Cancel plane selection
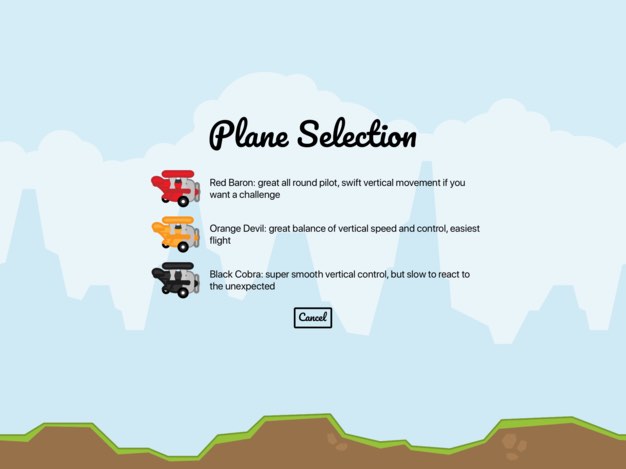 click(x=313, y=317)
